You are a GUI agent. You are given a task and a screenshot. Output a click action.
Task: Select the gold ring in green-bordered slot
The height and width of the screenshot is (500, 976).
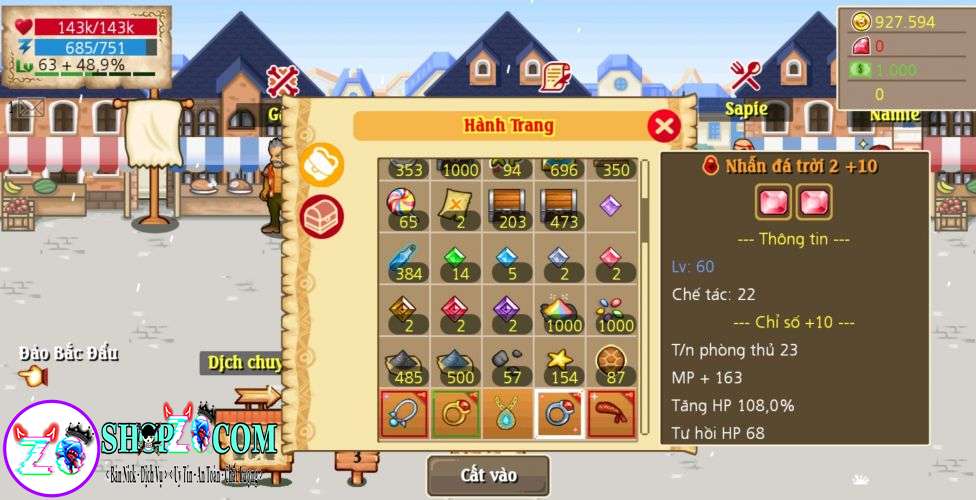click(458, 414)
